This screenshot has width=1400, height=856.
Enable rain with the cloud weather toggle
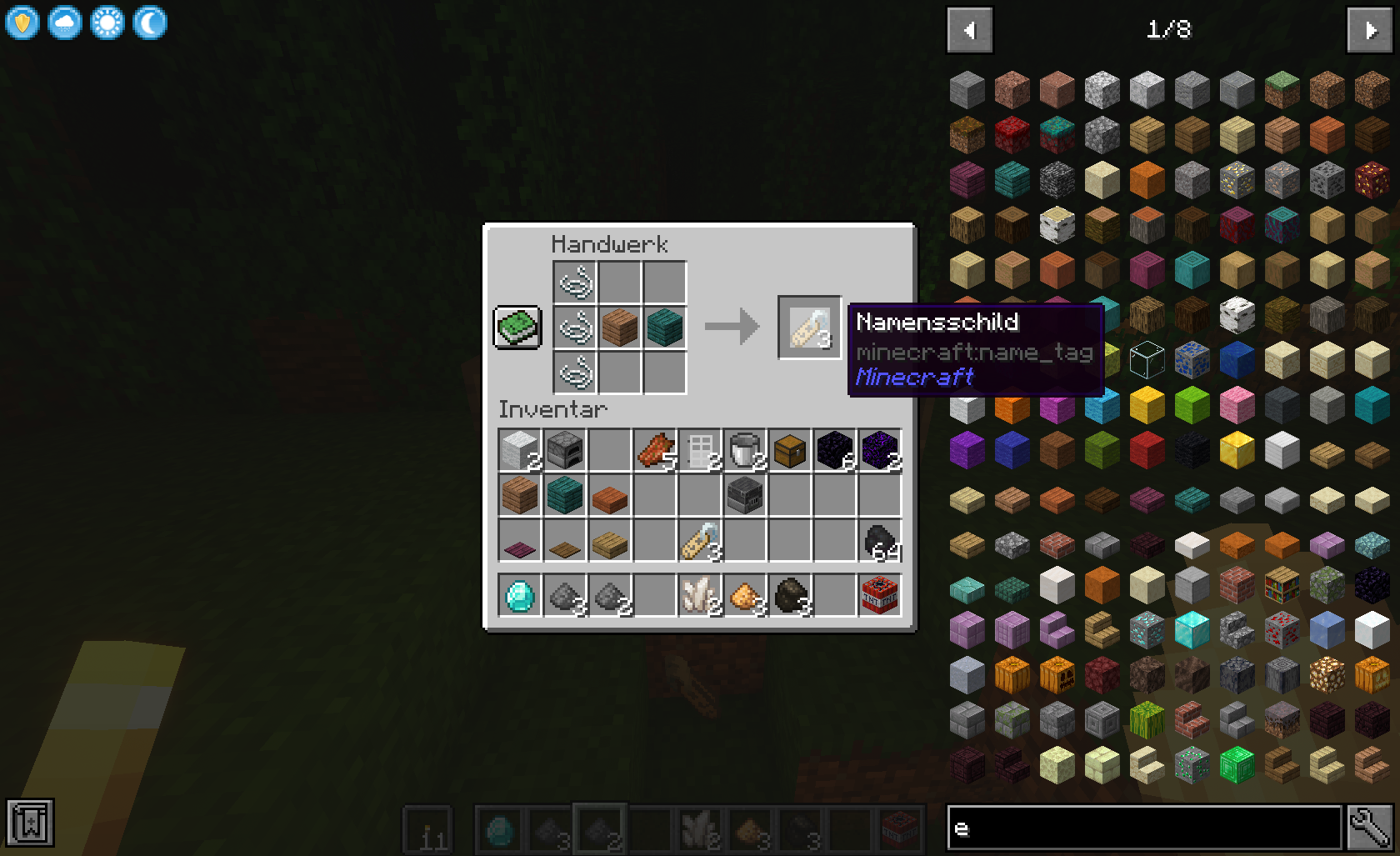(65, 23)
